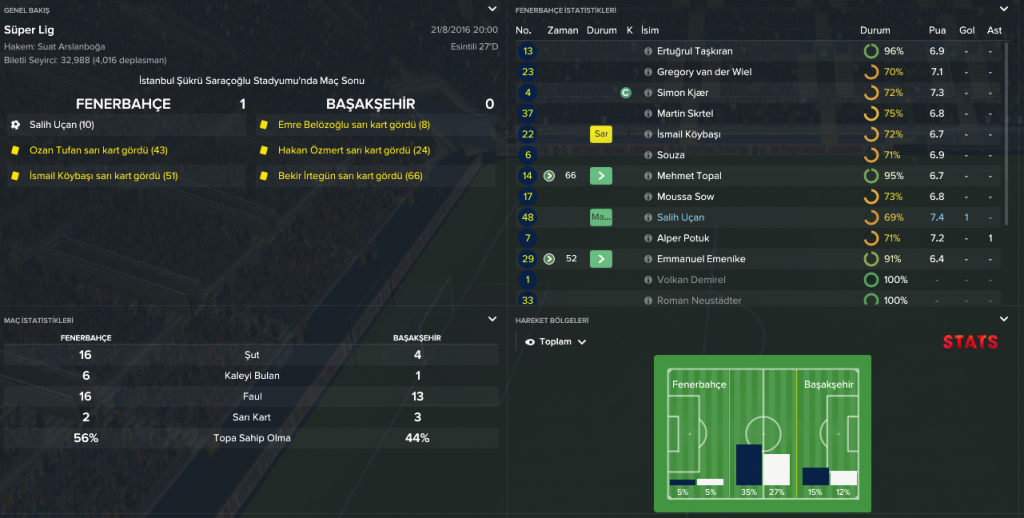The image size is (1024, 518).
Task: Open Ozan Tufan's yellow card event
Action: tap(98, 150)
